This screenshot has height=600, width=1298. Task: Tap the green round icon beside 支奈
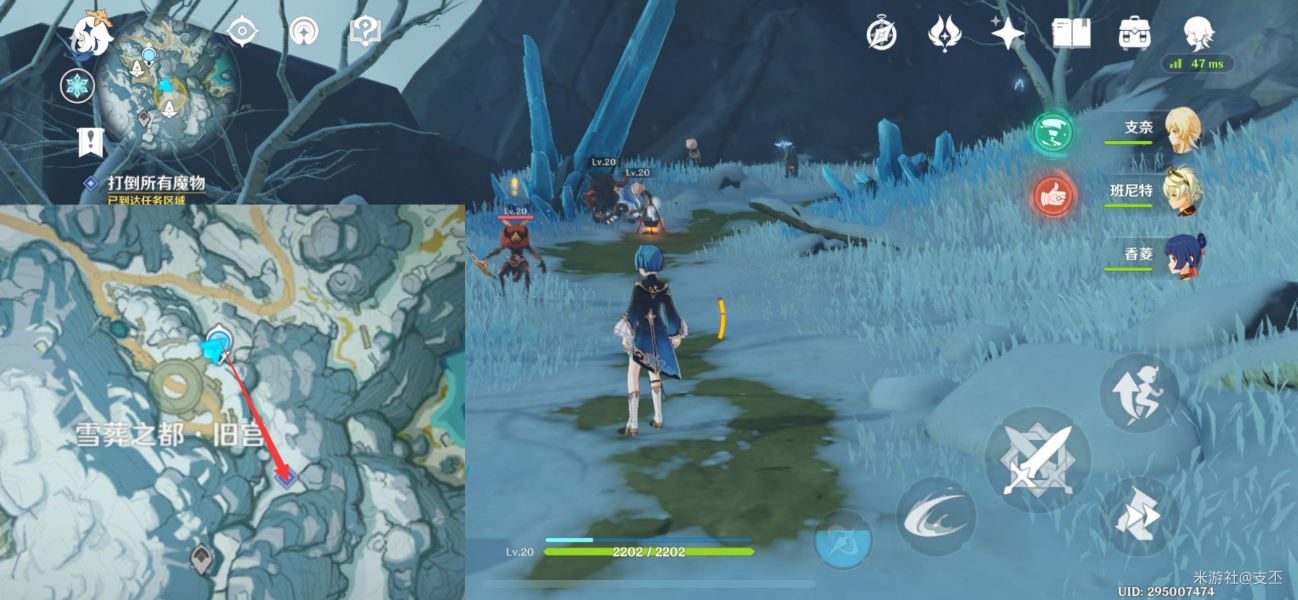coord(1052,131)
